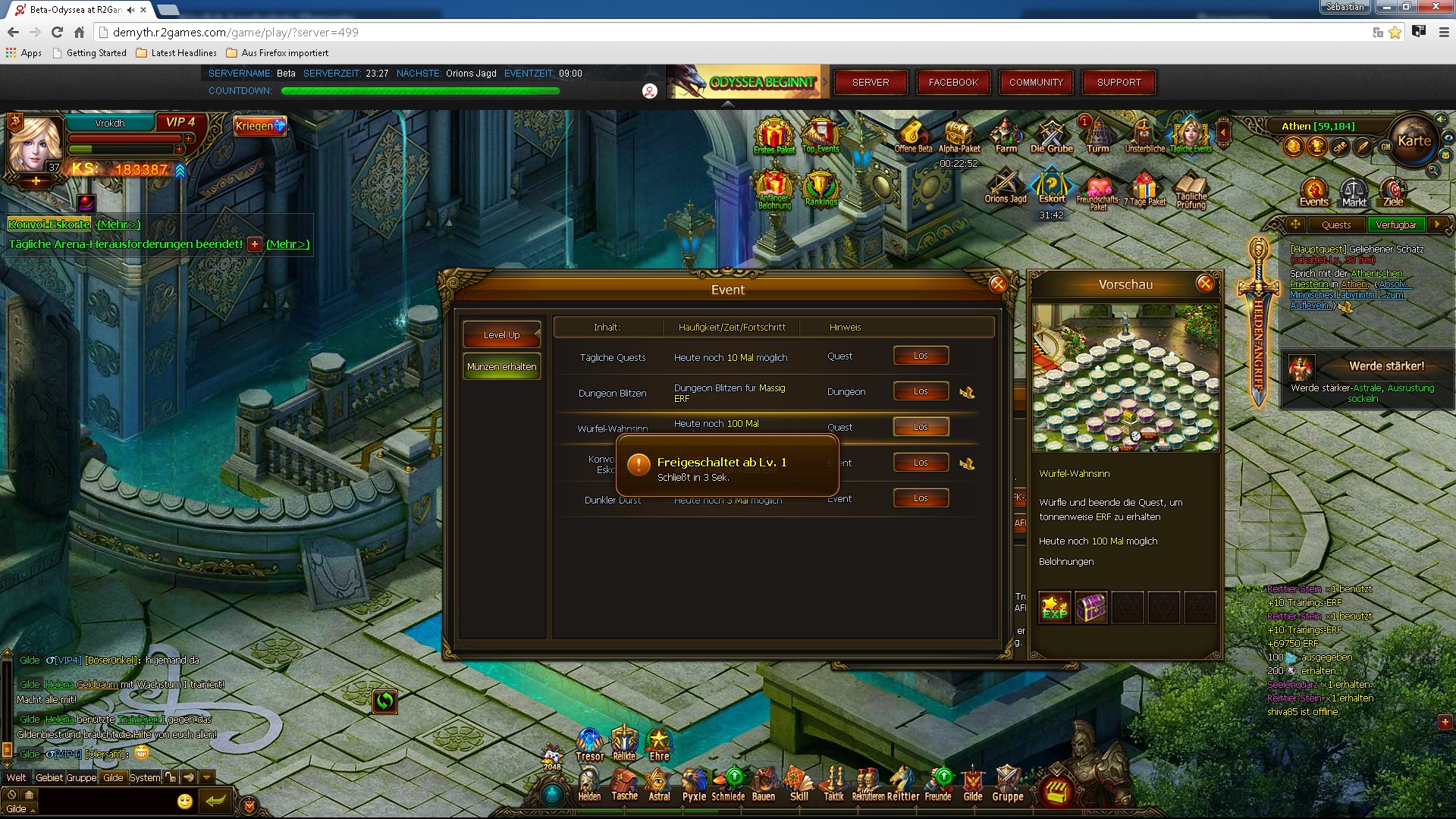Open the Skill menu icon

point(799,784)
